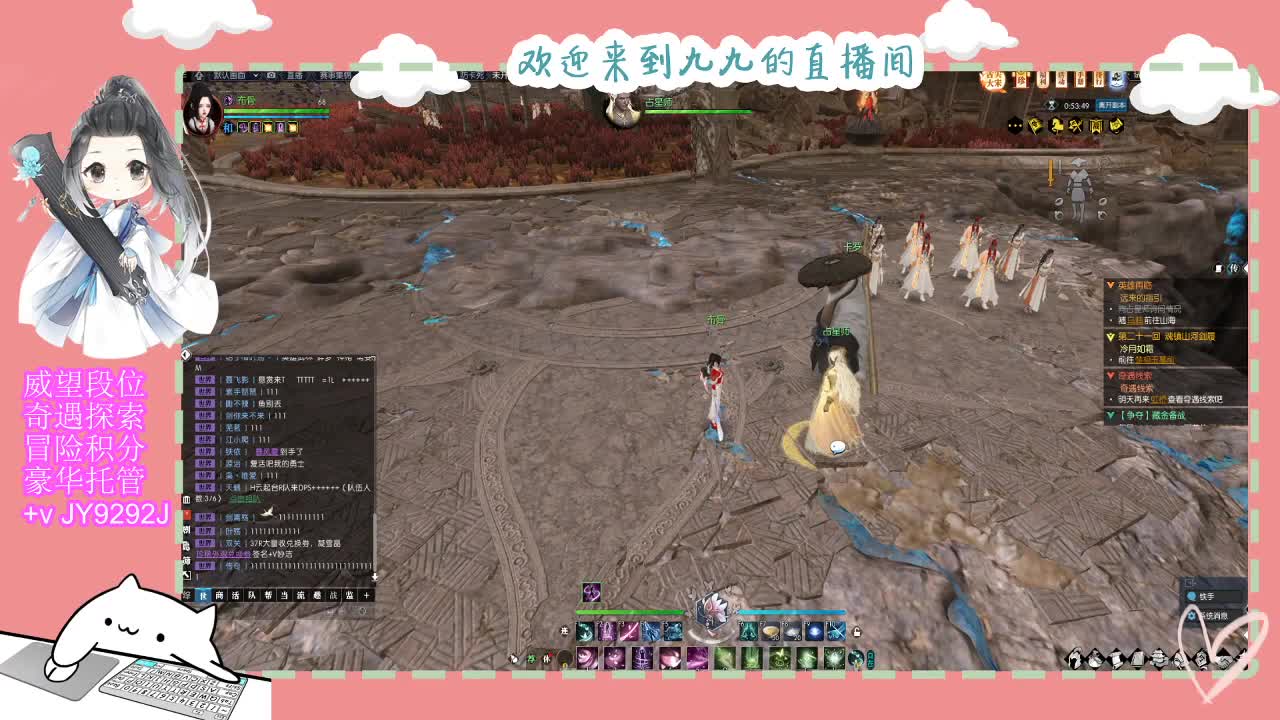
Task: Collapse the 藏金备战 section on the right
Action: pyautogui.click(x=1110, y=415)
